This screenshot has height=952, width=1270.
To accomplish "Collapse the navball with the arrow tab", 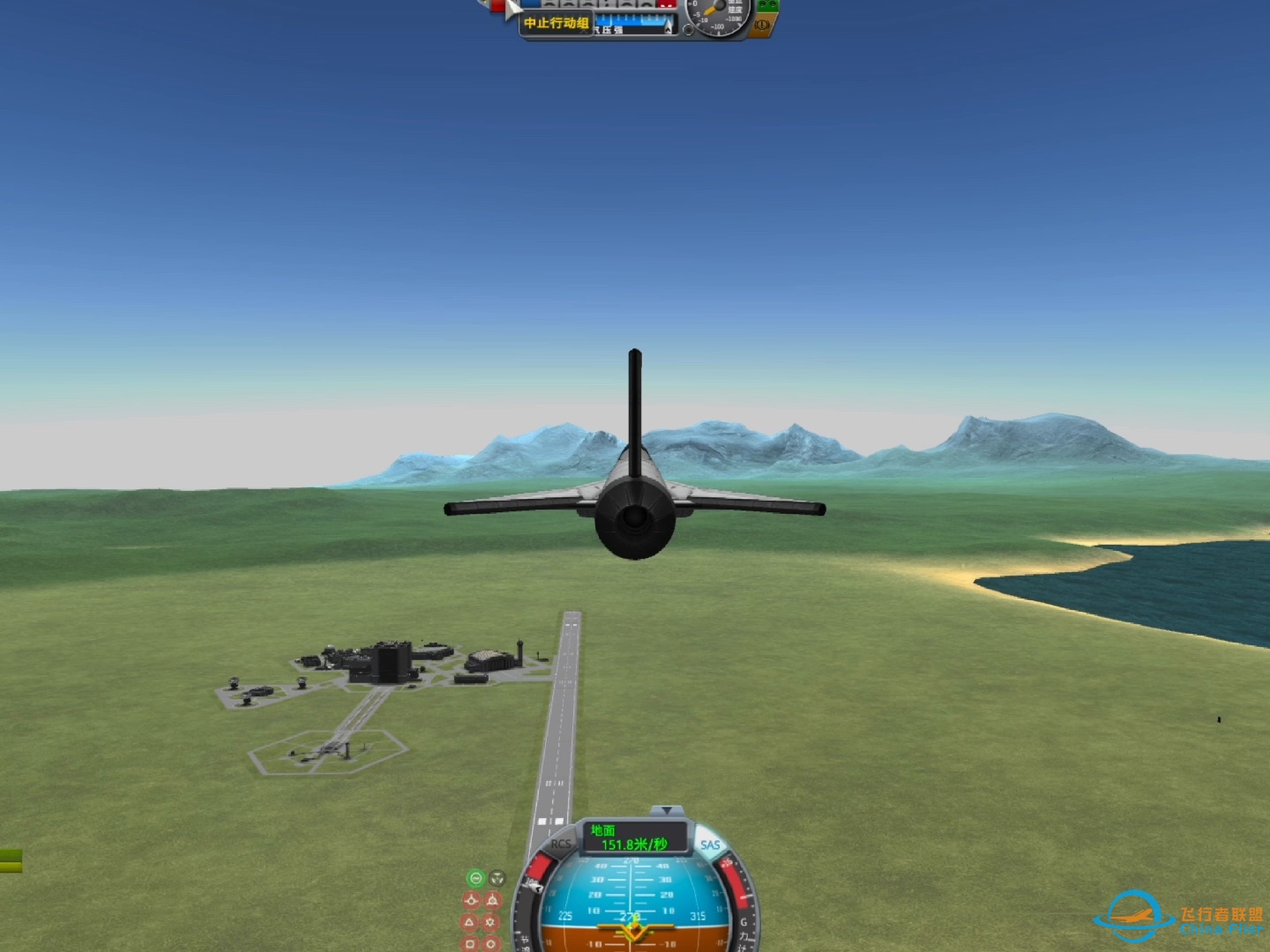I will 667,810.
